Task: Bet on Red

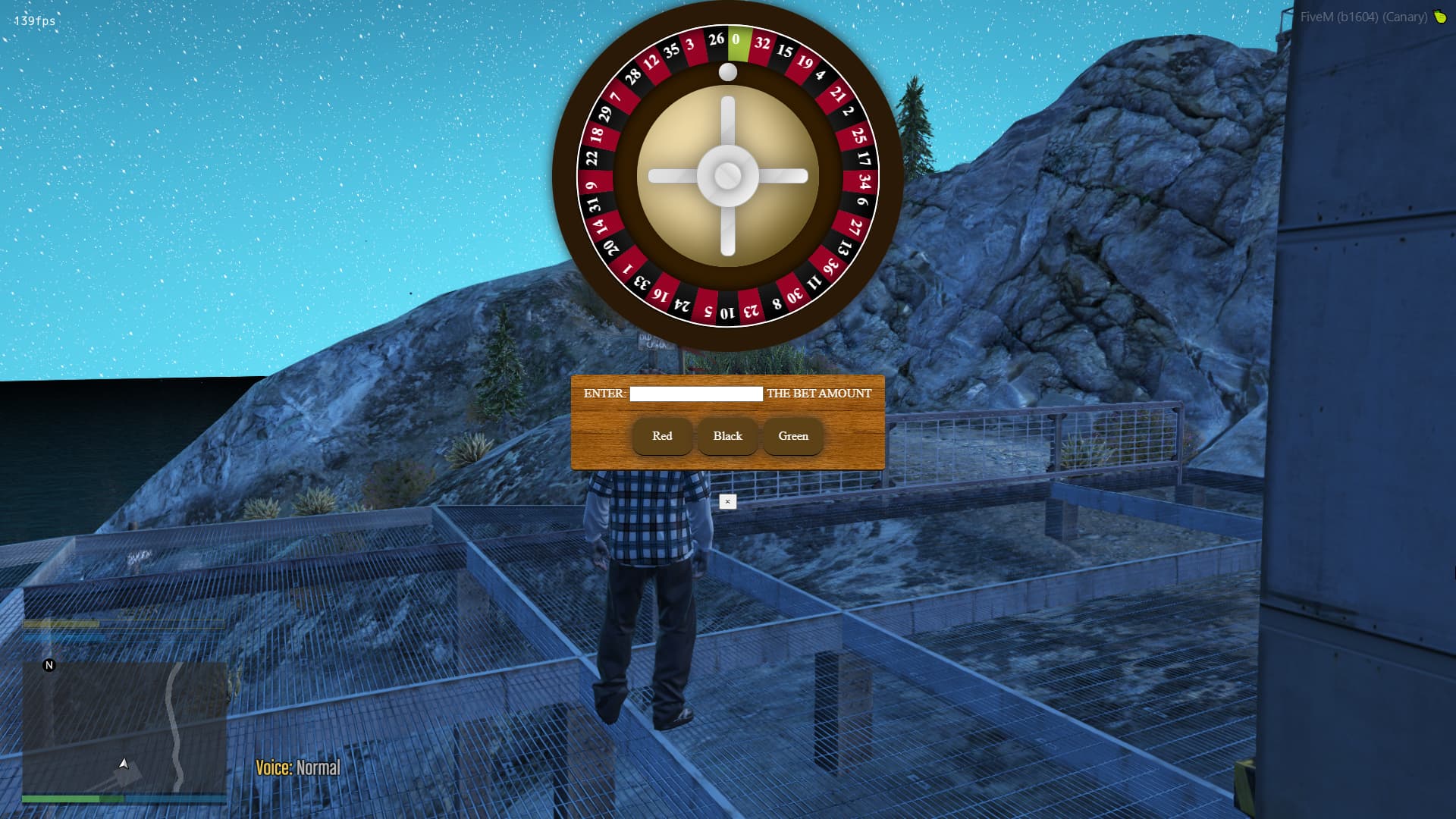Action: 662,436
